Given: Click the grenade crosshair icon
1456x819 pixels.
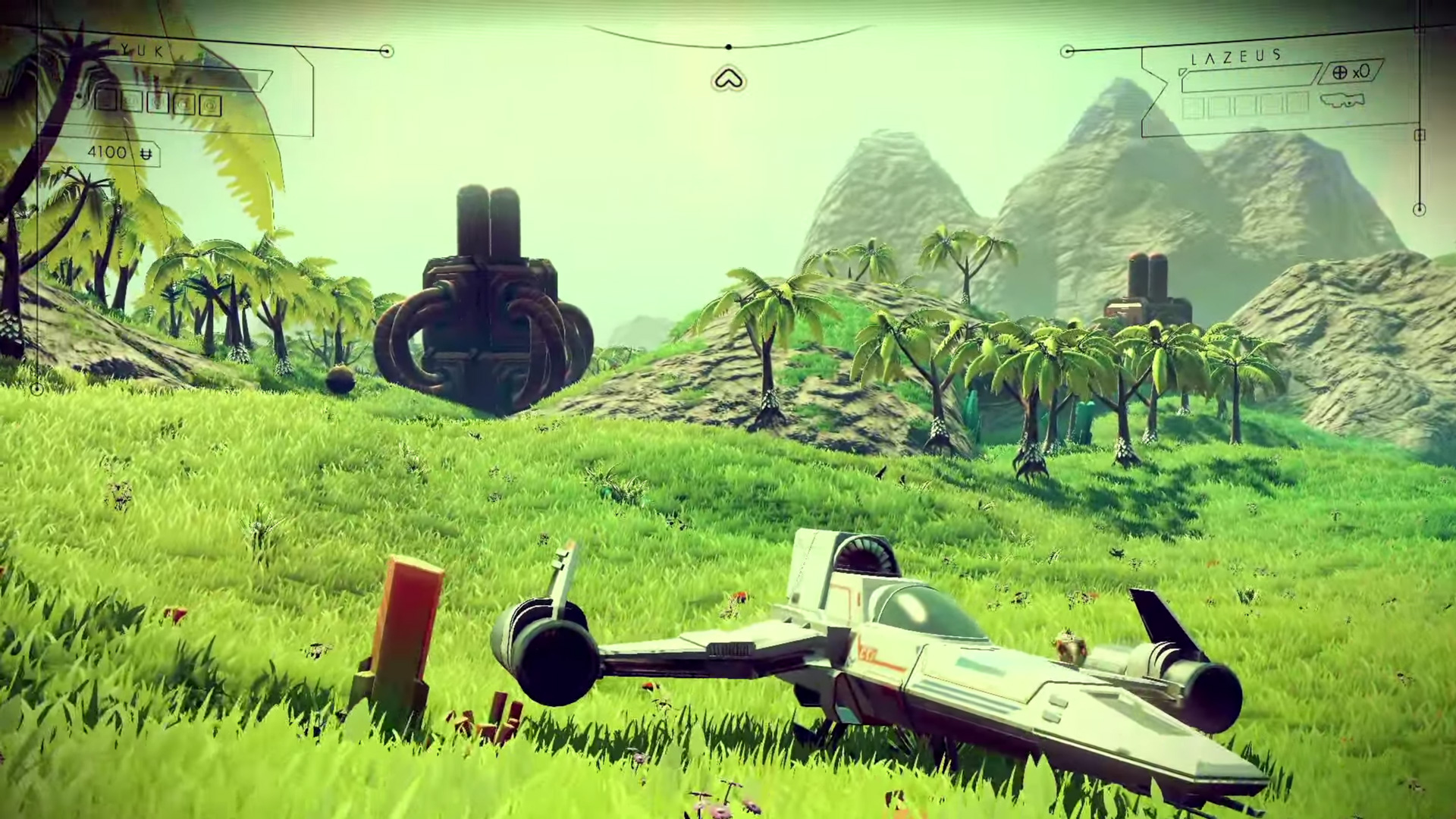Looking at the screenshot, I should point(1340,73).
